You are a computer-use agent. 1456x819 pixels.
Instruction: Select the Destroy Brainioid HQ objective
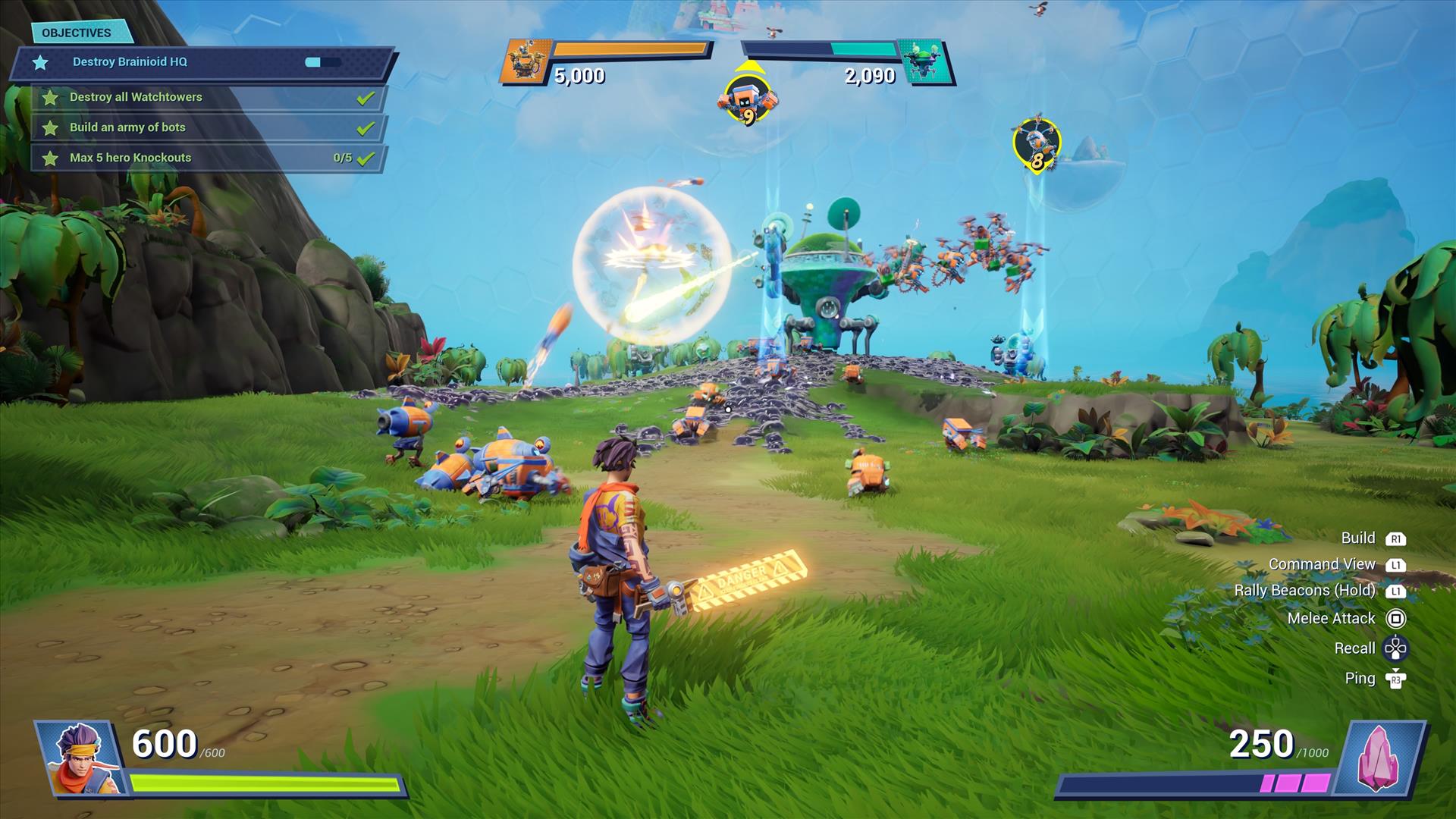click(x=130, y=62)
